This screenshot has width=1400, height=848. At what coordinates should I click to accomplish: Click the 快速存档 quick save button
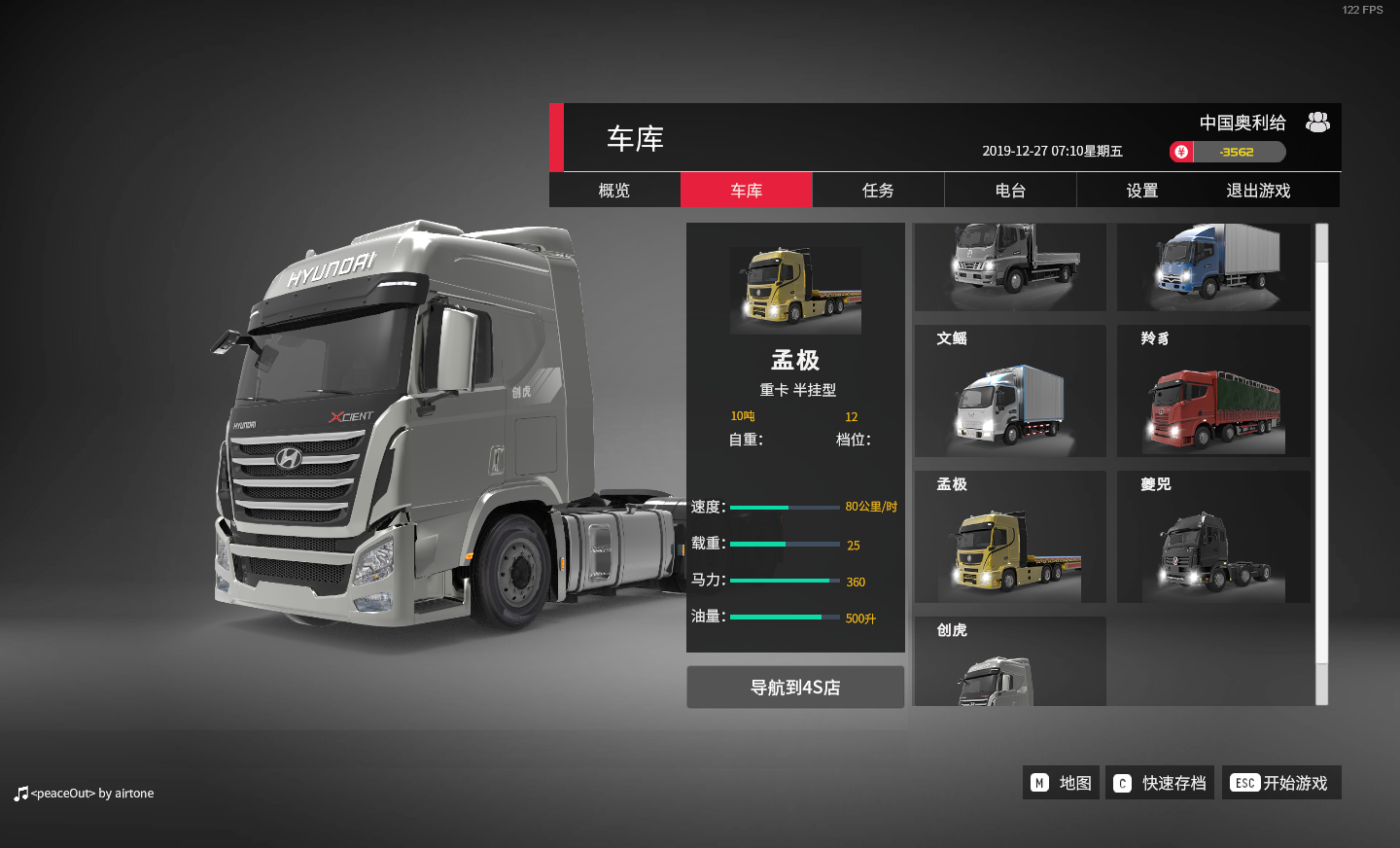[x=1160, y=783]
